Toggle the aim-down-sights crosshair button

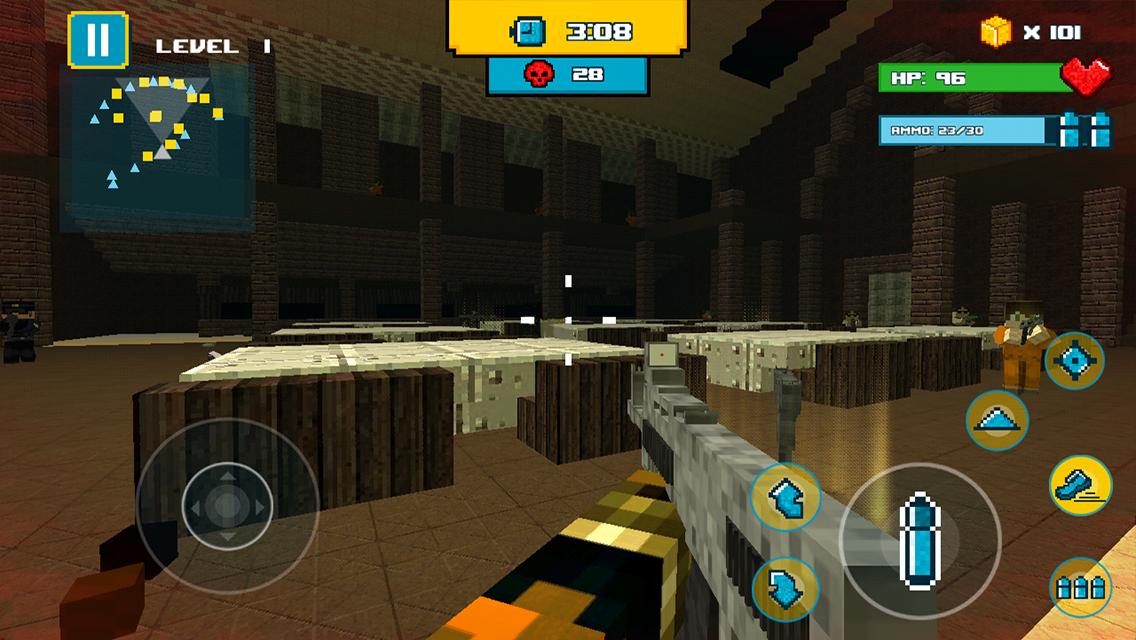(x=1074, y=361)
